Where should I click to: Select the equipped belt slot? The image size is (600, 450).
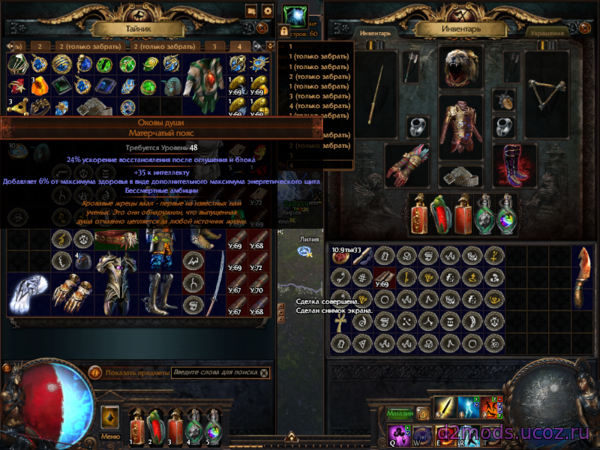click(x=458, y=176)
